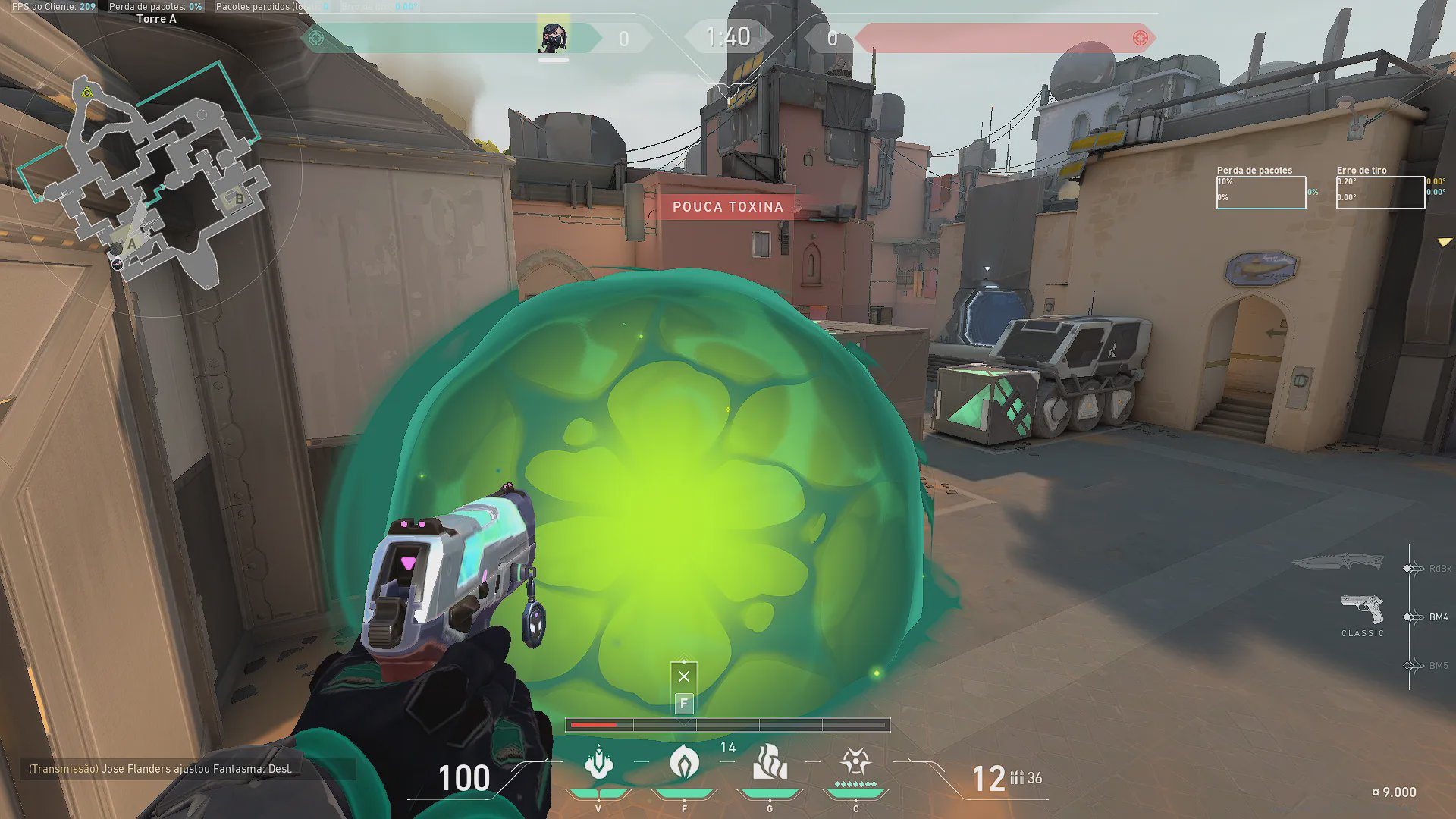Activate the Viper's Pit ultimate icon
This screenshot has width=1456, height=819.
click(855, 763)
